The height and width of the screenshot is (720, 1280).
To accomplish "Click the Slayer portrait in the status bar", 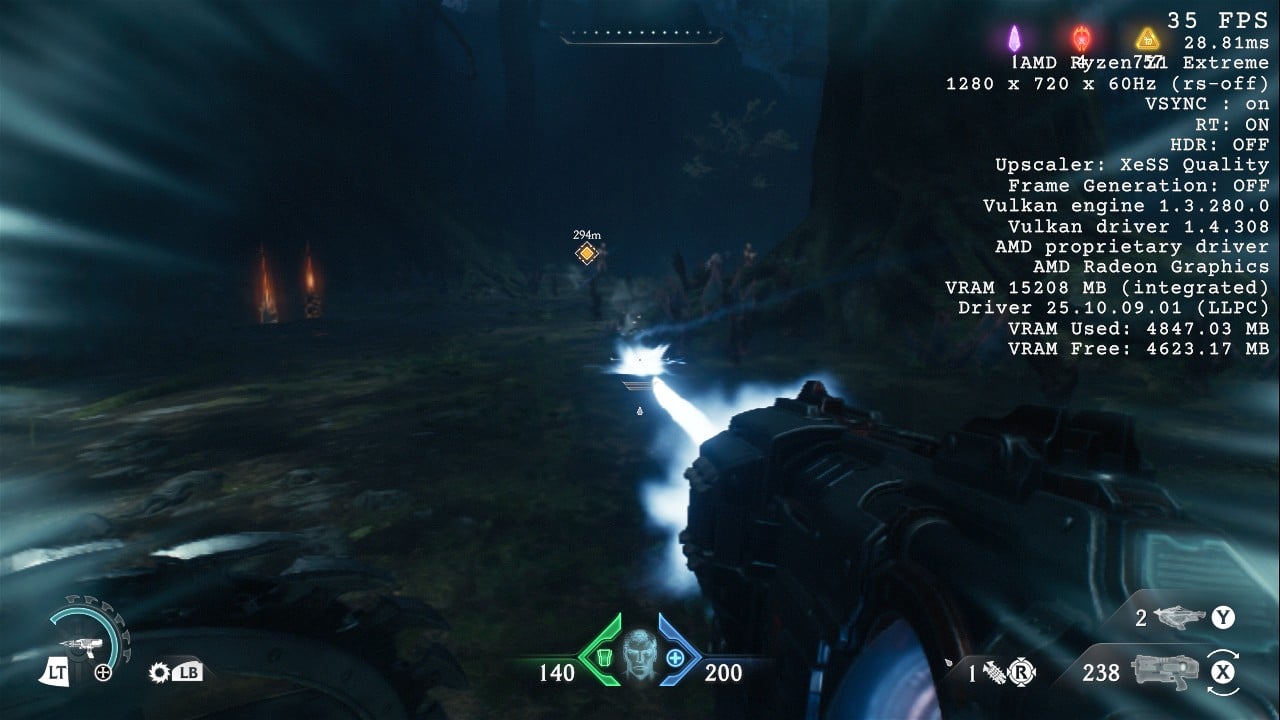I will 638,657.
